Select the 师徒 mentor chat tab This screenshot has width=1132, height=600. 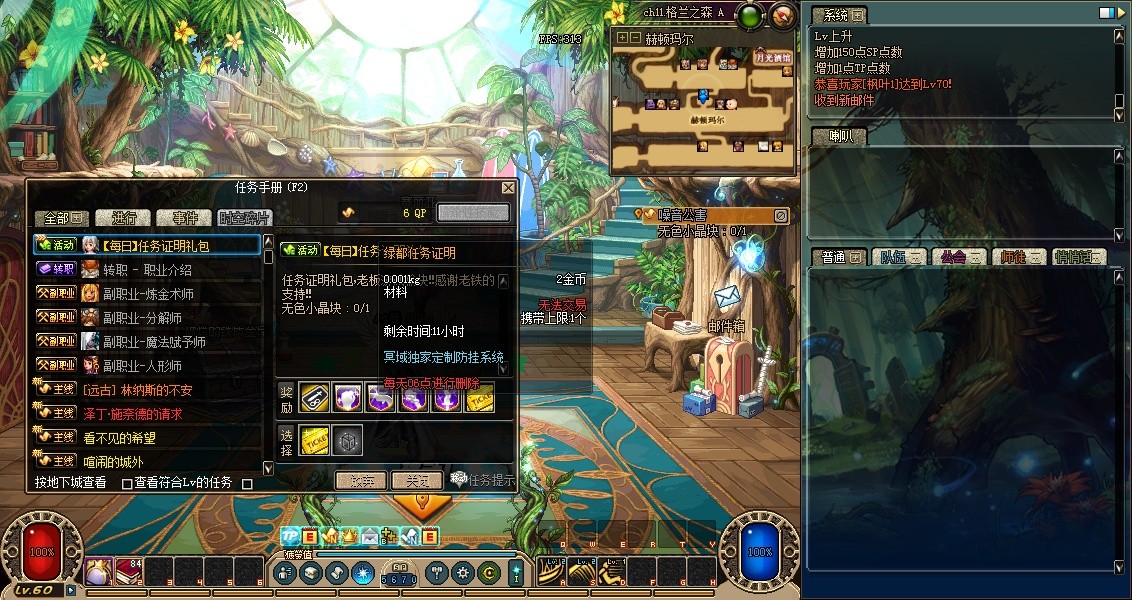[1019, 257]
